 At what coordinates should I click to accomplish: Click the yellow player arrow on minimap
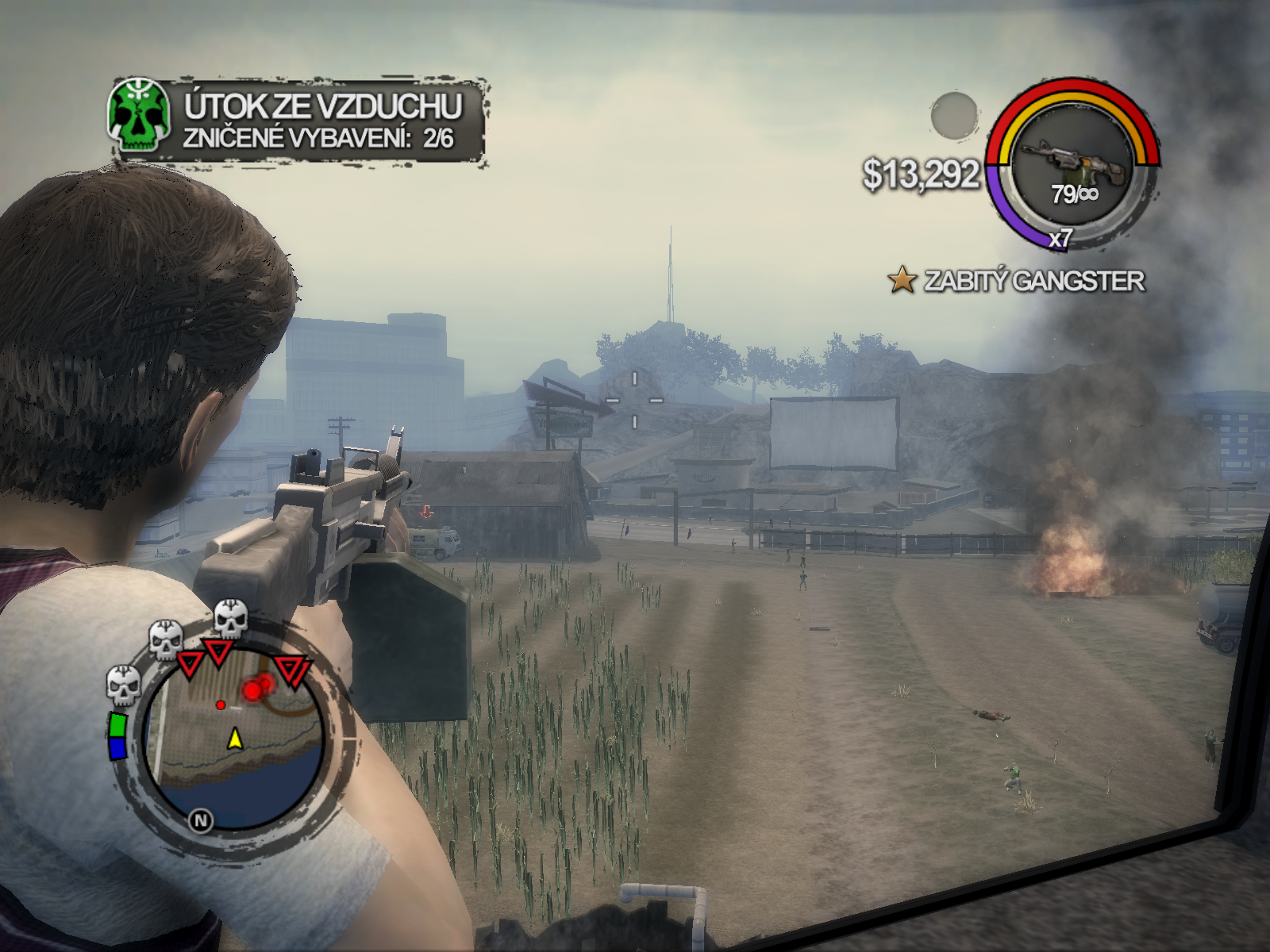coord(235,739)
